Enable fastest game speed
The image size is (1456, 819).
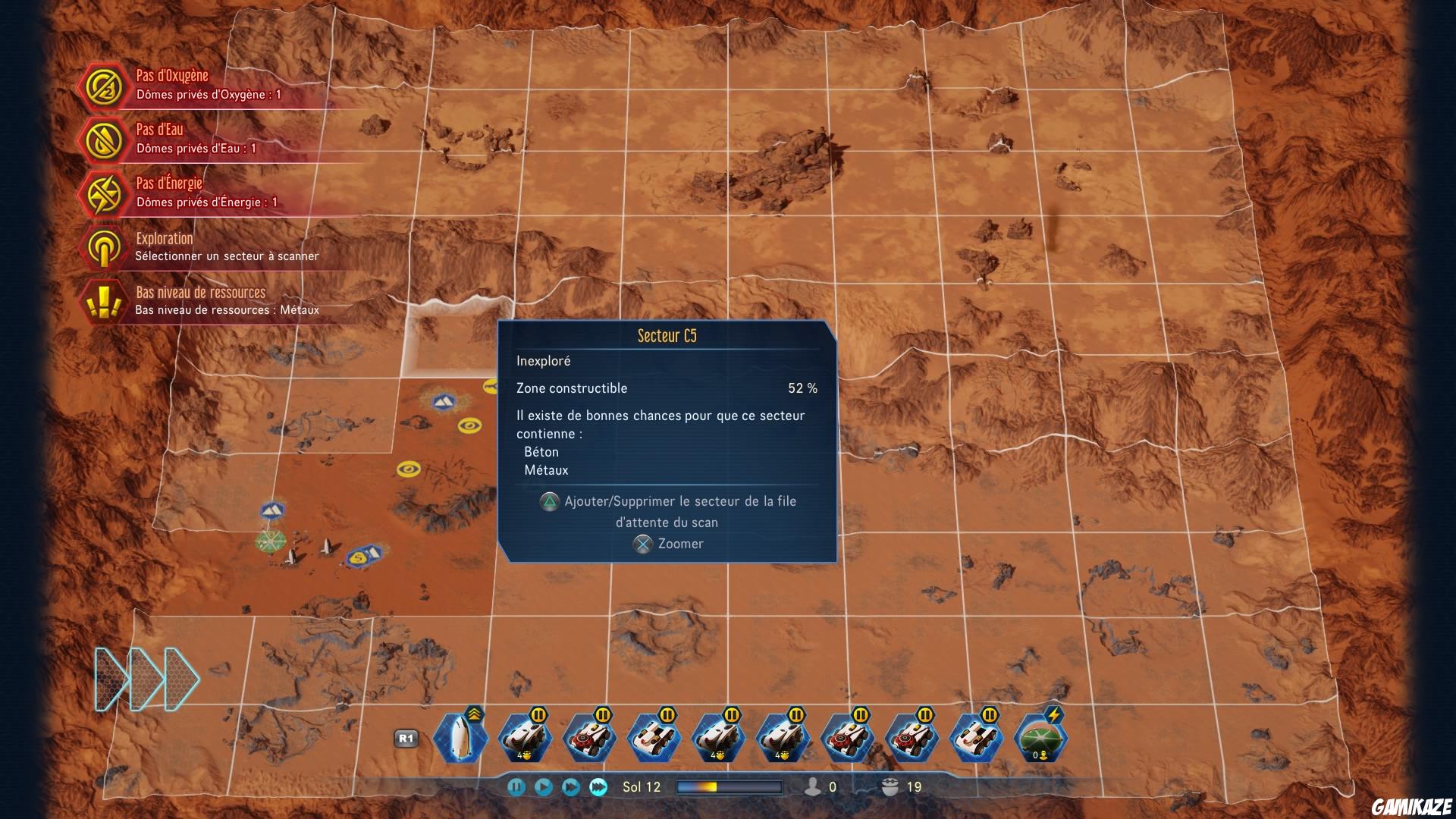click(x=597, y=787)
